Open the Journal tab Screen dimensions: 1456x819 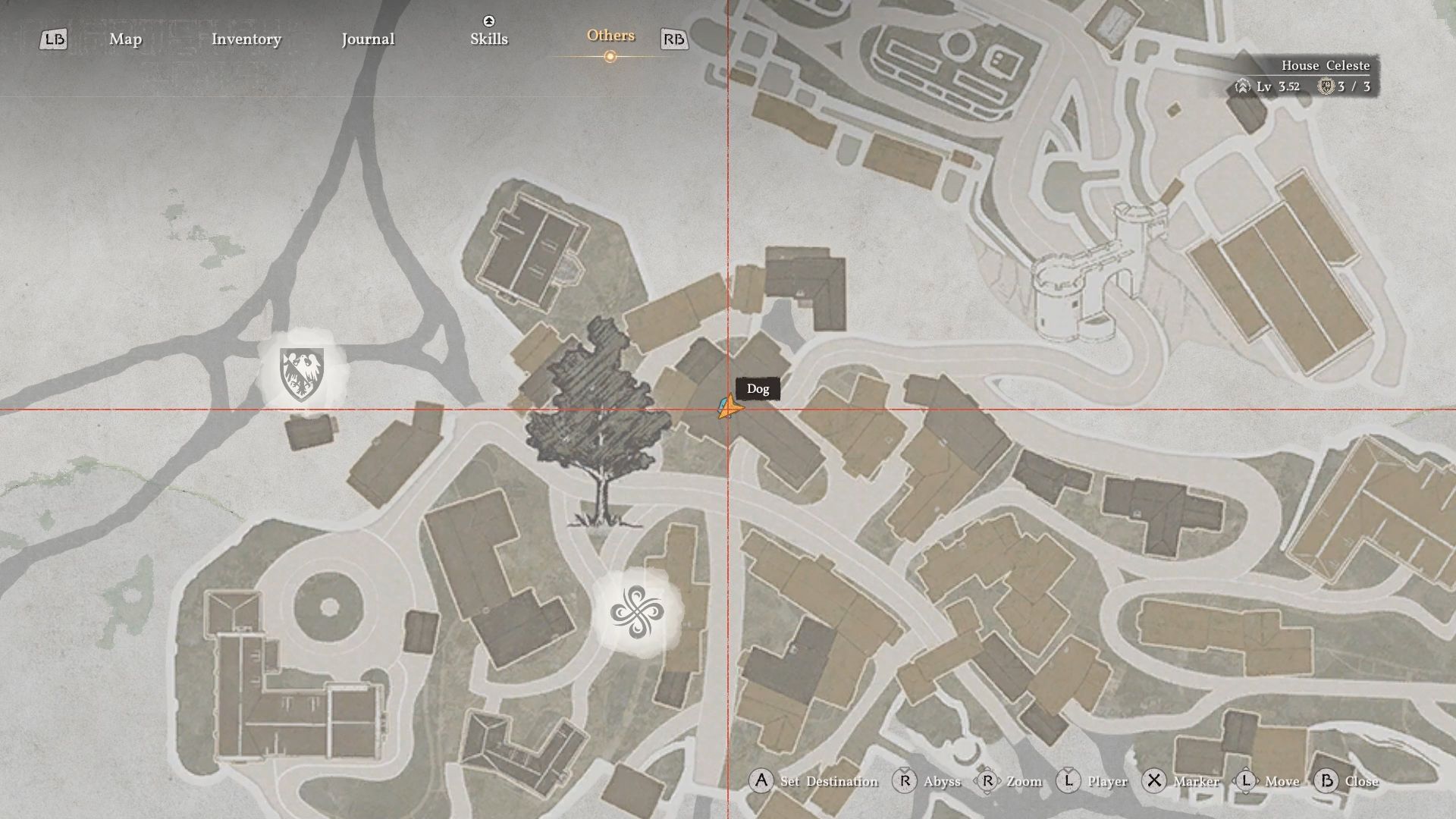pyautogui.click(x=368, y=39)
